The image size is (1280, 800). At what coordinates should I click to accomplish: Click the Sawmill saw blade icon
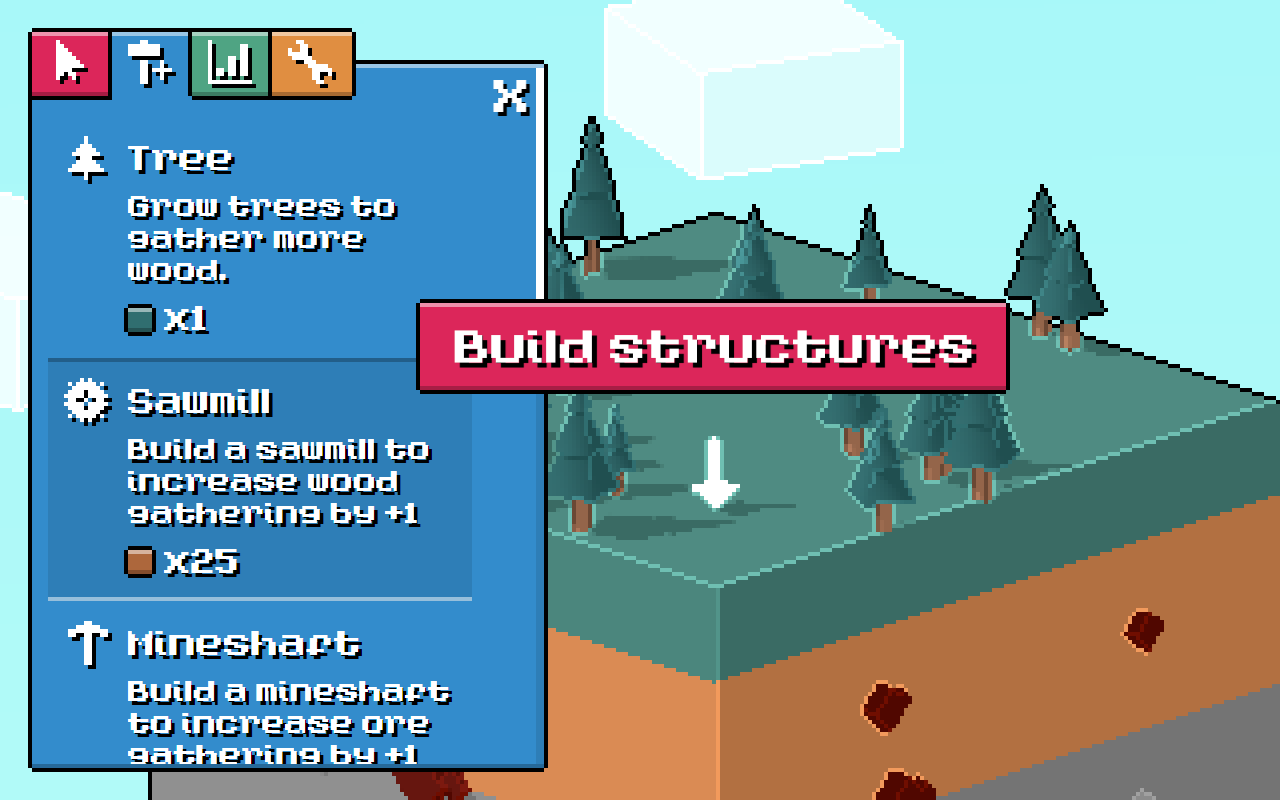tap(89, 400)
